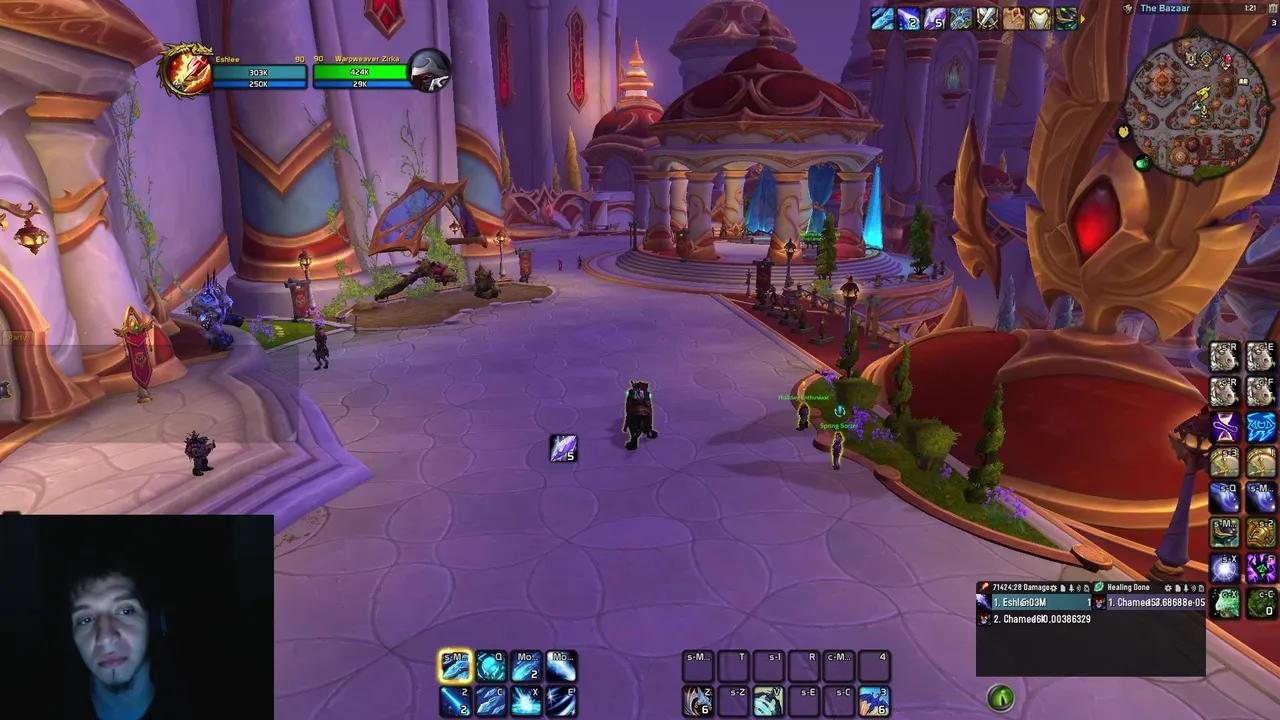The width and height of the screenshot is (1280, 720).
Task: Click the green orb button on minimap edge
Action: click(x=1142, y=163)
